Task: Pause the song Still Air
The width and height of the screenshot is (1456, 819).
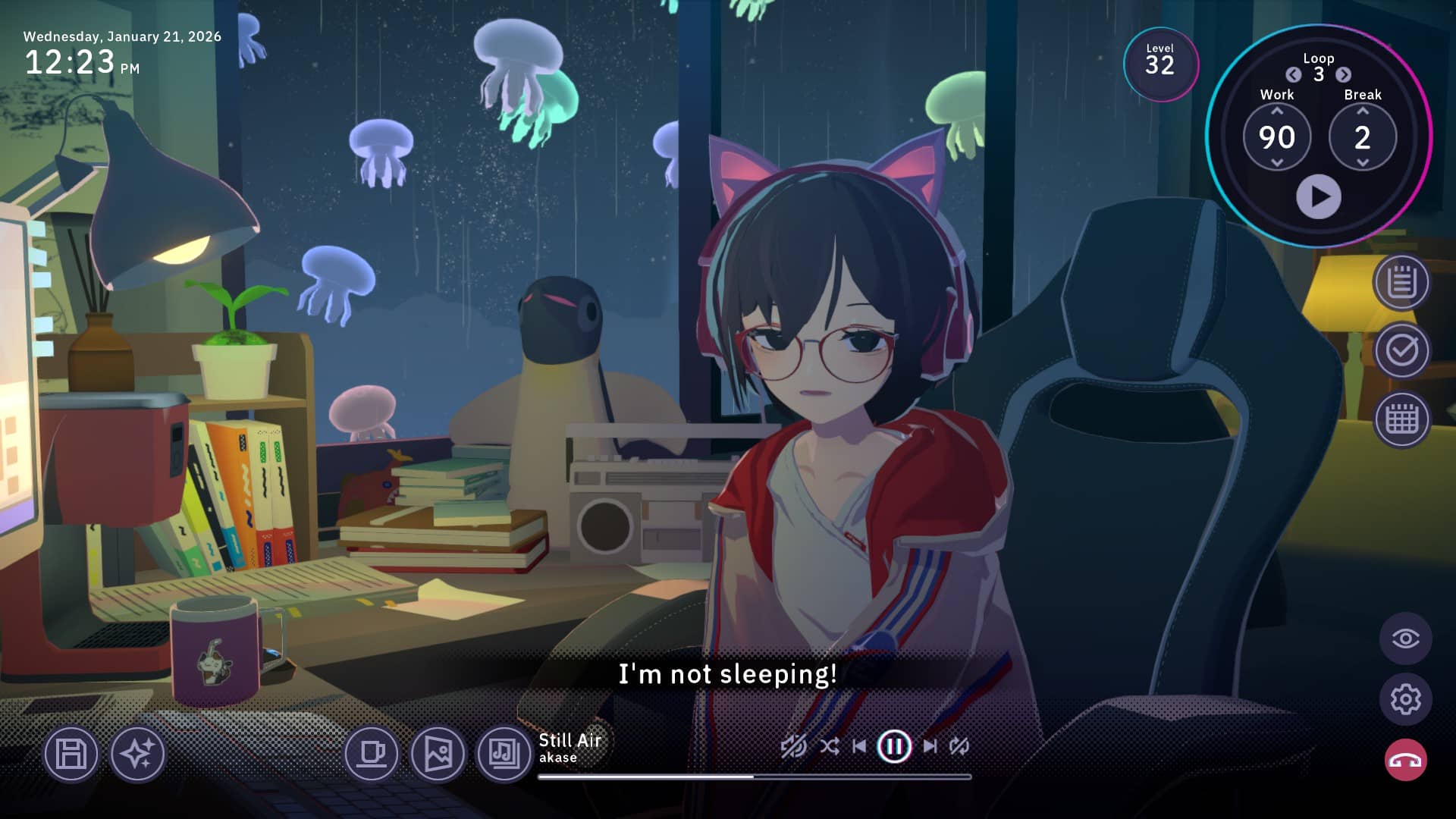Action: 894,746
